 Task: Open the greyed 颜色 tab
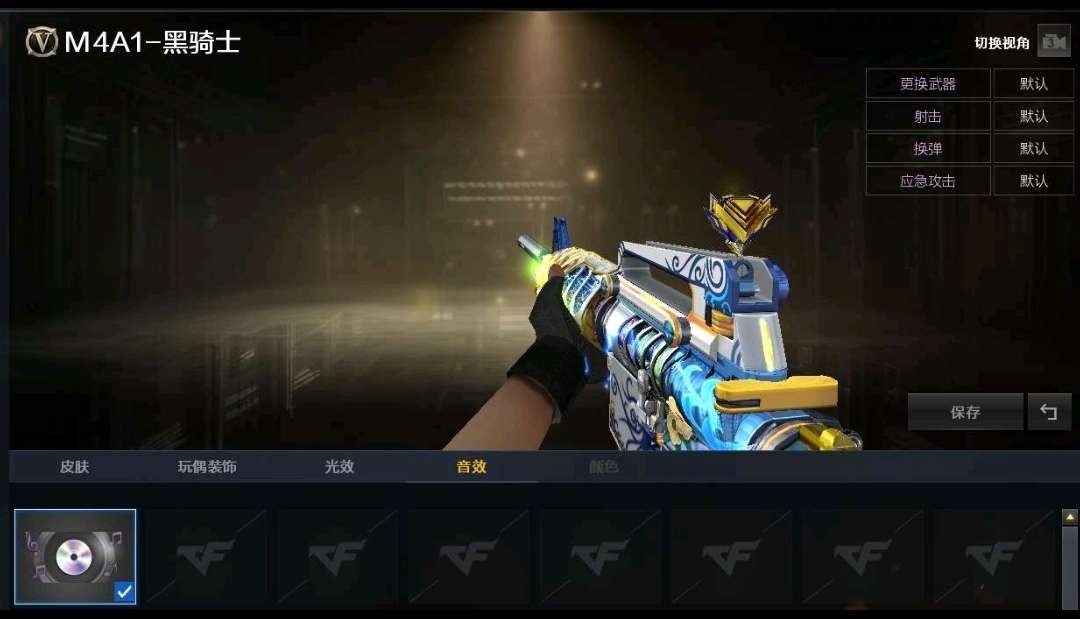pos(603,466)
